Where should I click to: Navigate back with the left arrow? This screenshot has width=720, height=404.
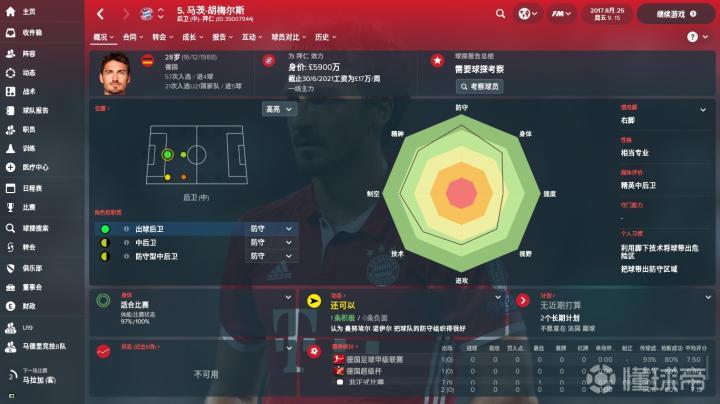coord(100,14)
